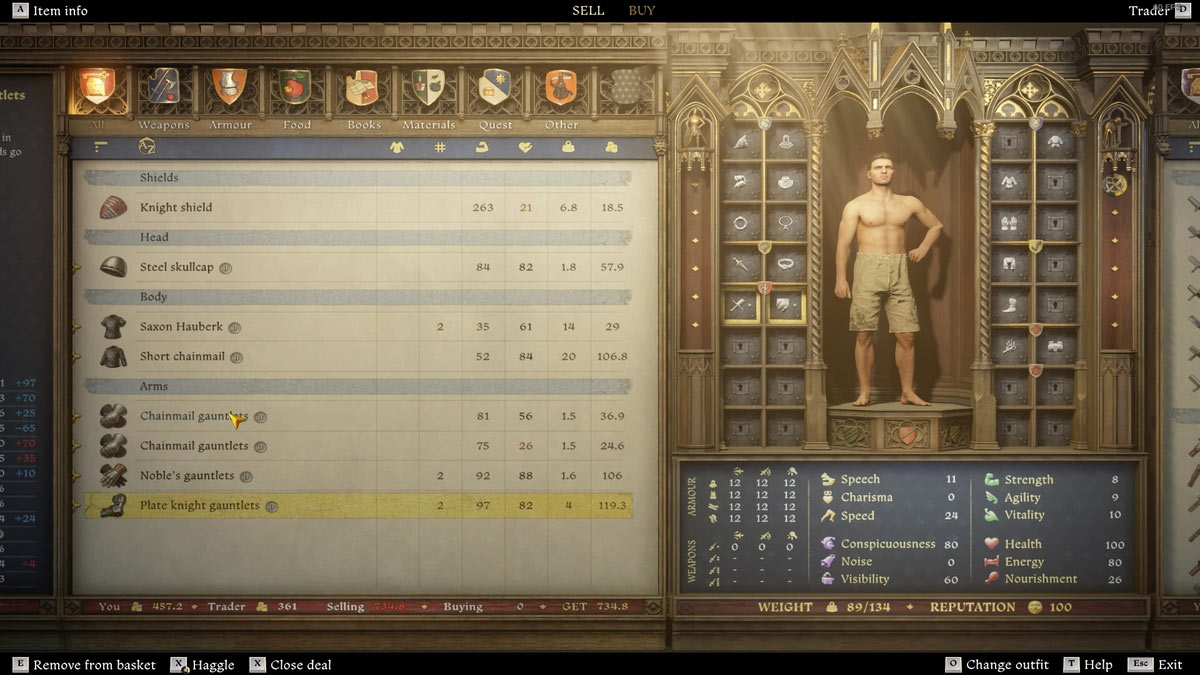The image size is (1200, 675).
Task: Switch to the SELL mode
Action: (x=588, y=11)
